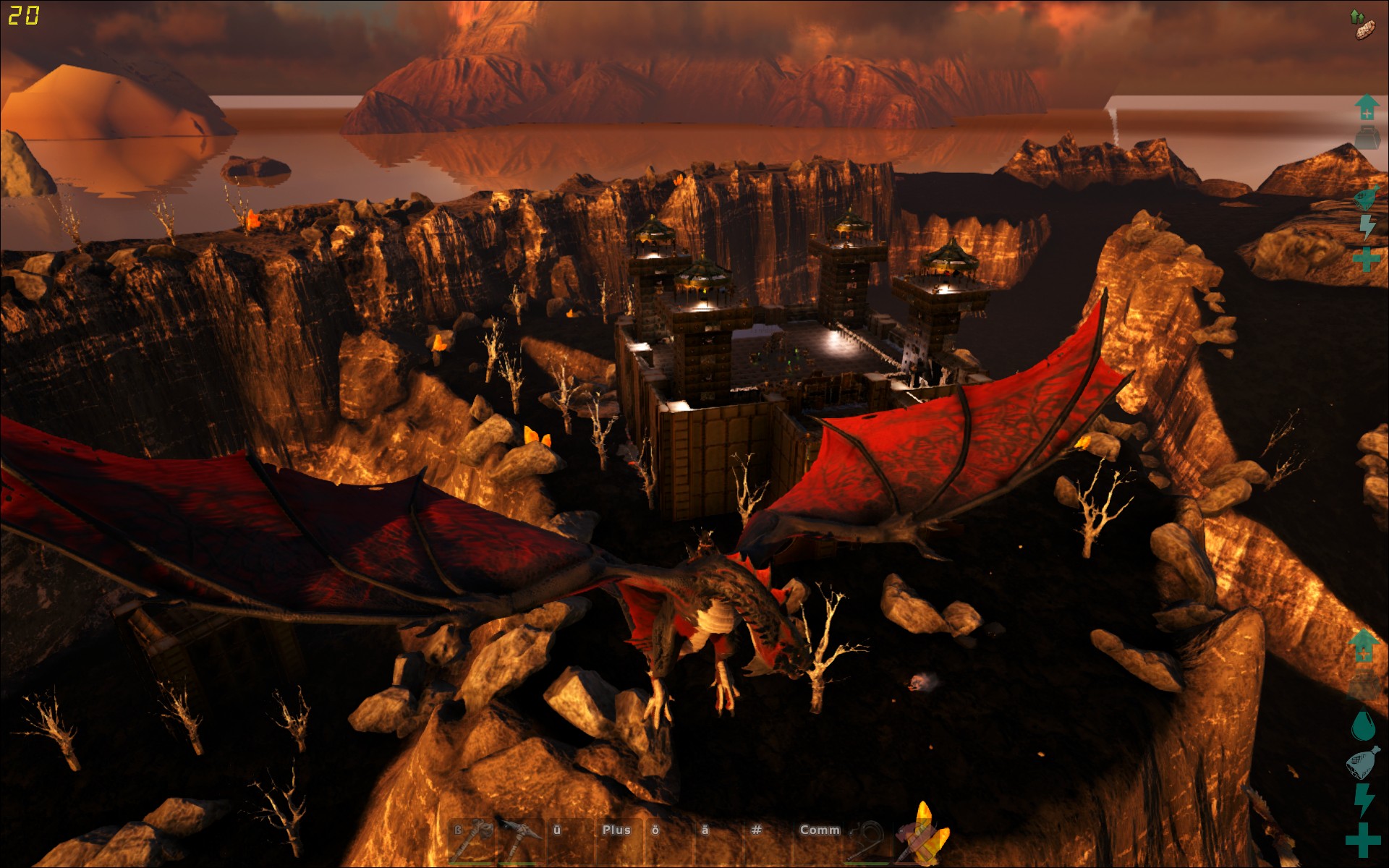Viewport: 1389px width, 868px height.
Task: Select the stone hatchet hotbar slot
Action: click(470, 841)
